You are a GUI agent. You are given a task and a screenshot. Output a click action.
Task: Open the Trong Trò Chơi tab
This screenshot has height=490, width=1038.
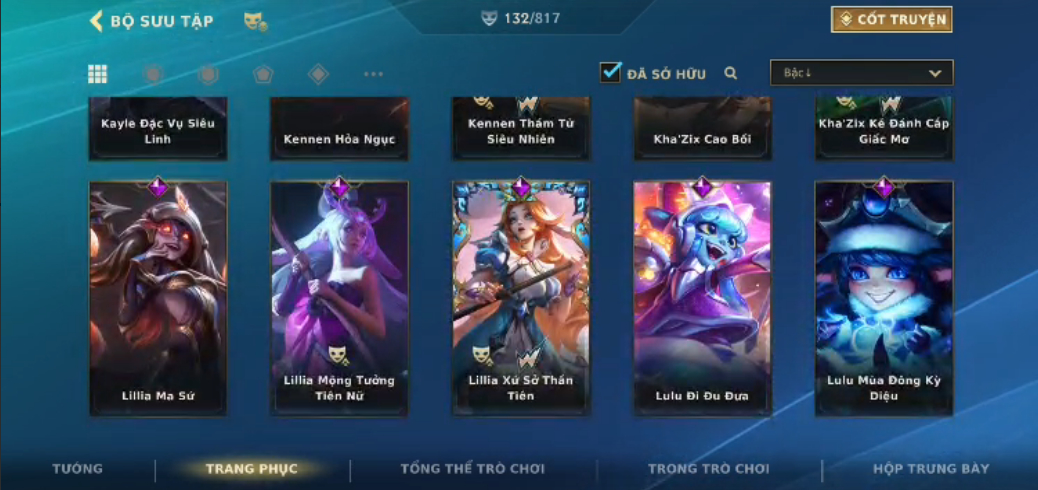pyautogui.click(x=709, y=469)
